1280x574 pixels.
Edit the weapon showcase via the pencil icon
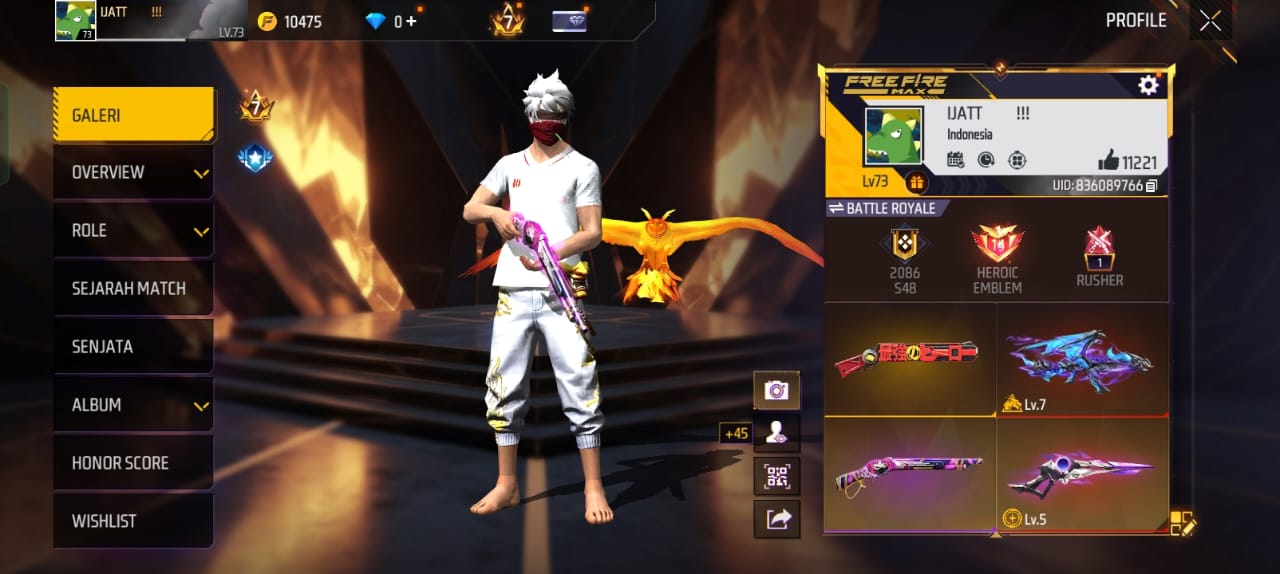[1183, 522]
